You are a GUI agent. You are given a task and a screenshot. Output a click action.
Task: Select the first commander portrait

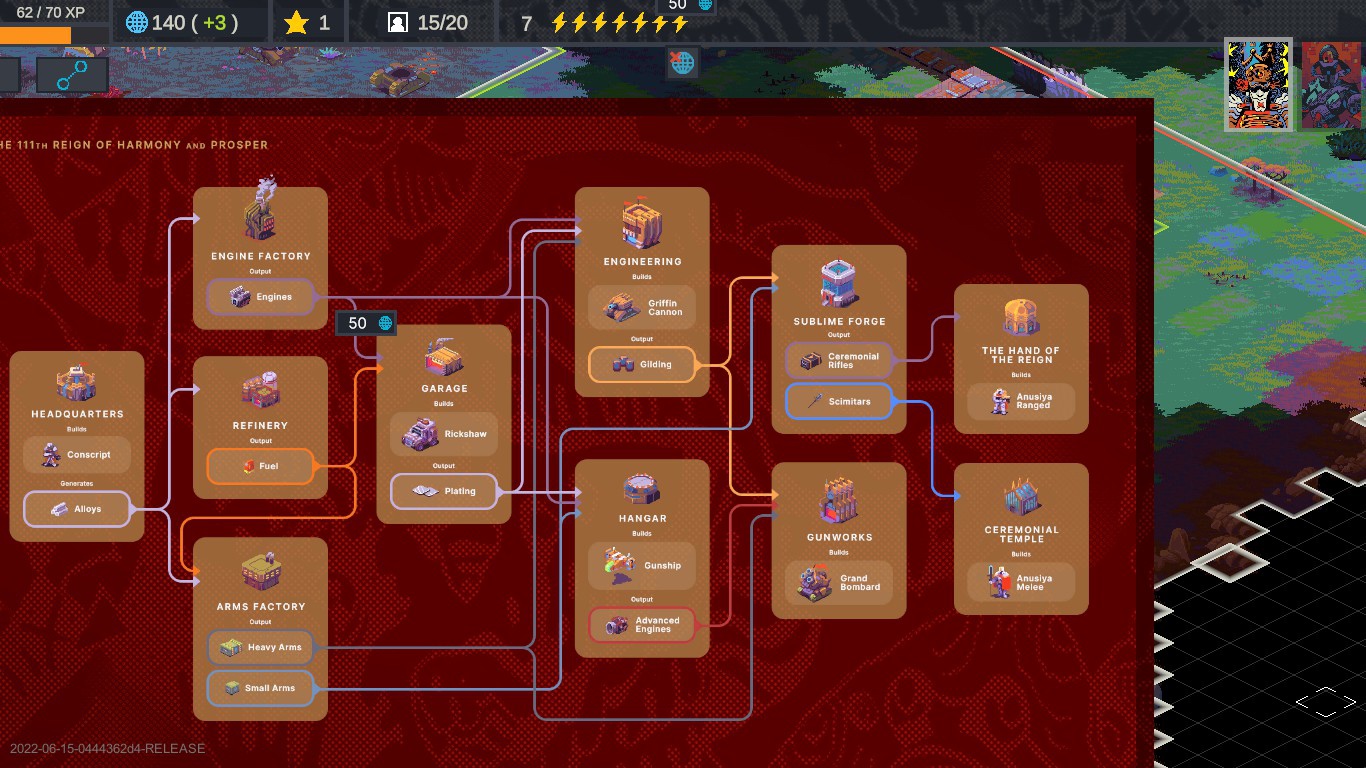click(x=1259, y=85)
